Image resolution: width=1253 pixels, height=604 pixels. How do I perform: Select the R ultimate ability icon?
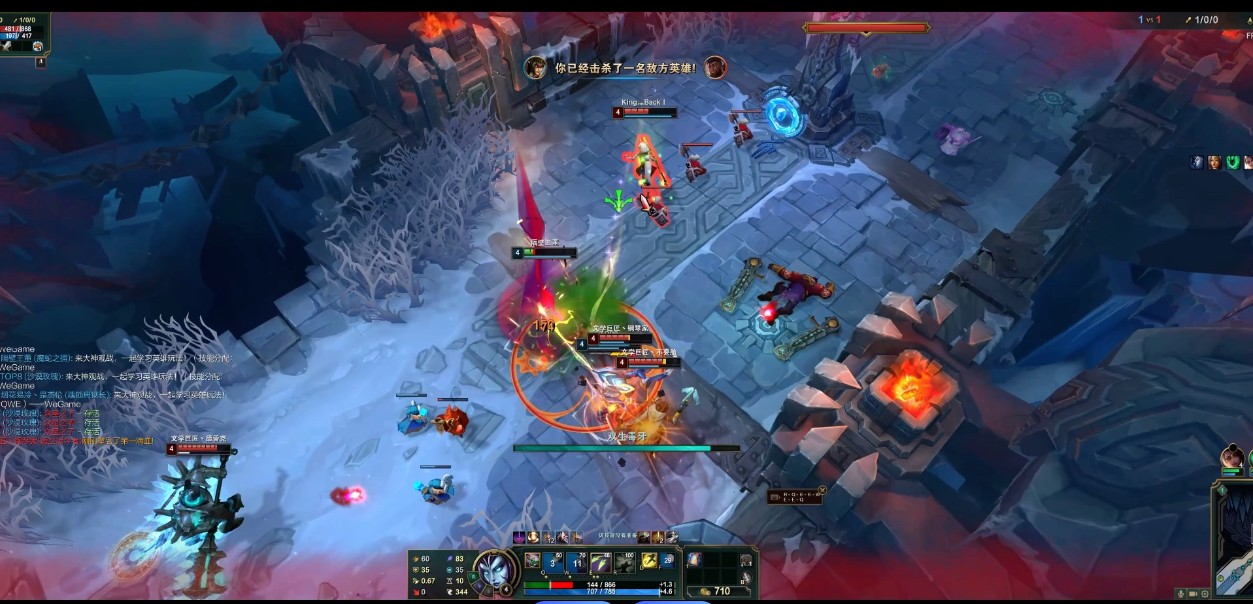click(x=625, y=561)
